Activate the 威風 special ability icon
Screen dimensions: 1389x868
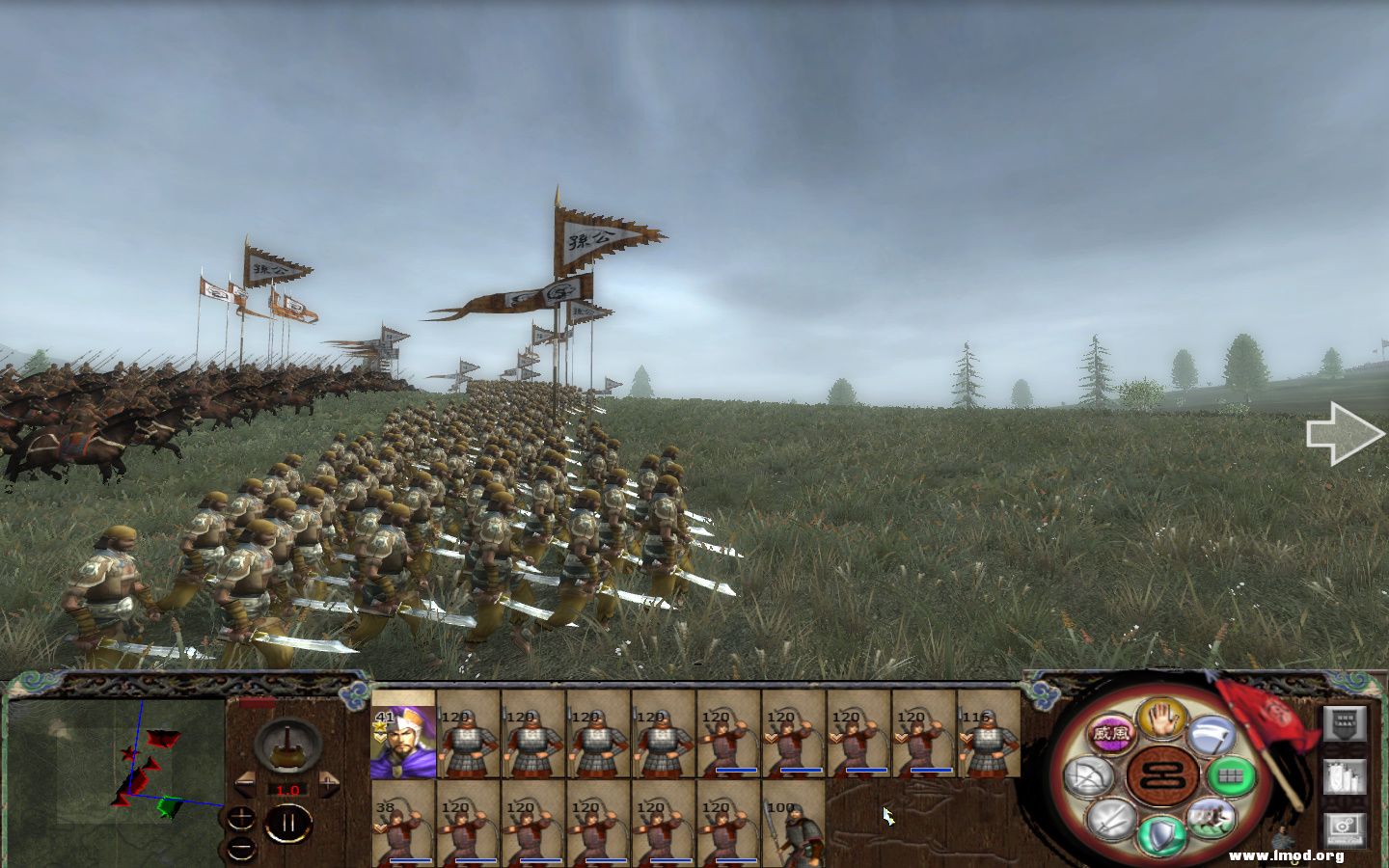1111,732
